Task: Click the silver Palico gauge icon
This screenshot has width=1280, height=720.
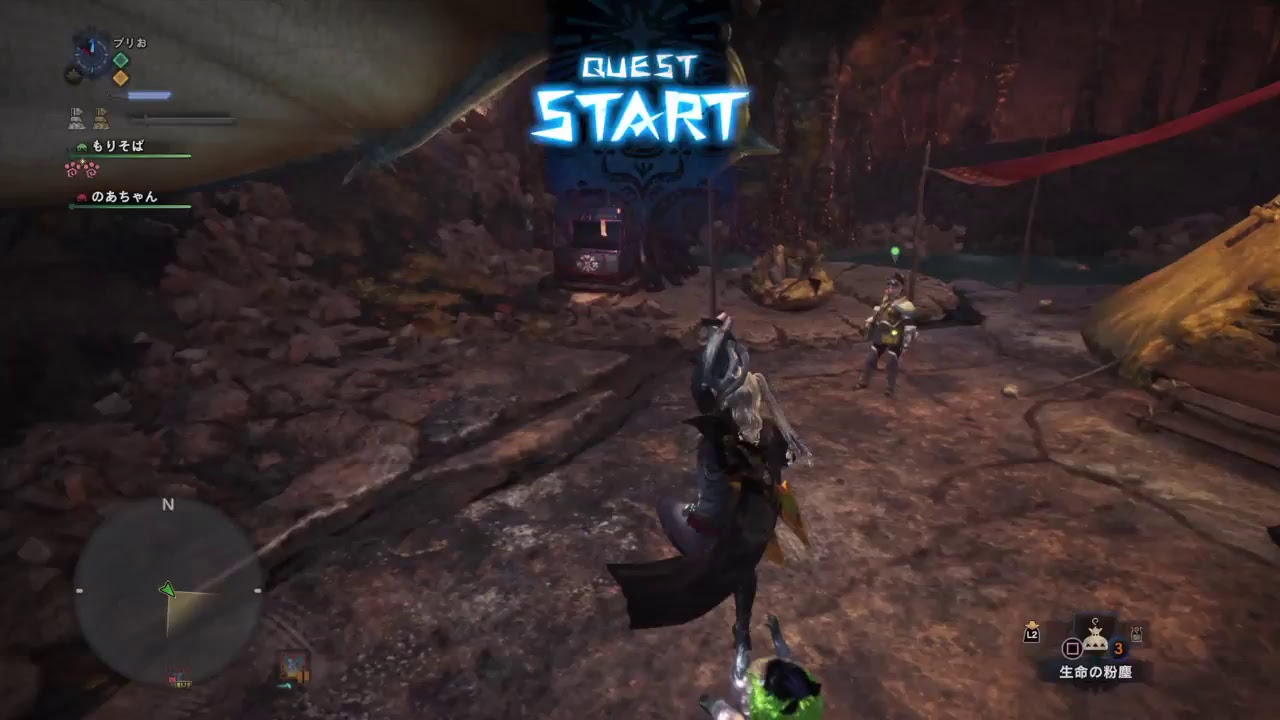Action: [76, 118]
